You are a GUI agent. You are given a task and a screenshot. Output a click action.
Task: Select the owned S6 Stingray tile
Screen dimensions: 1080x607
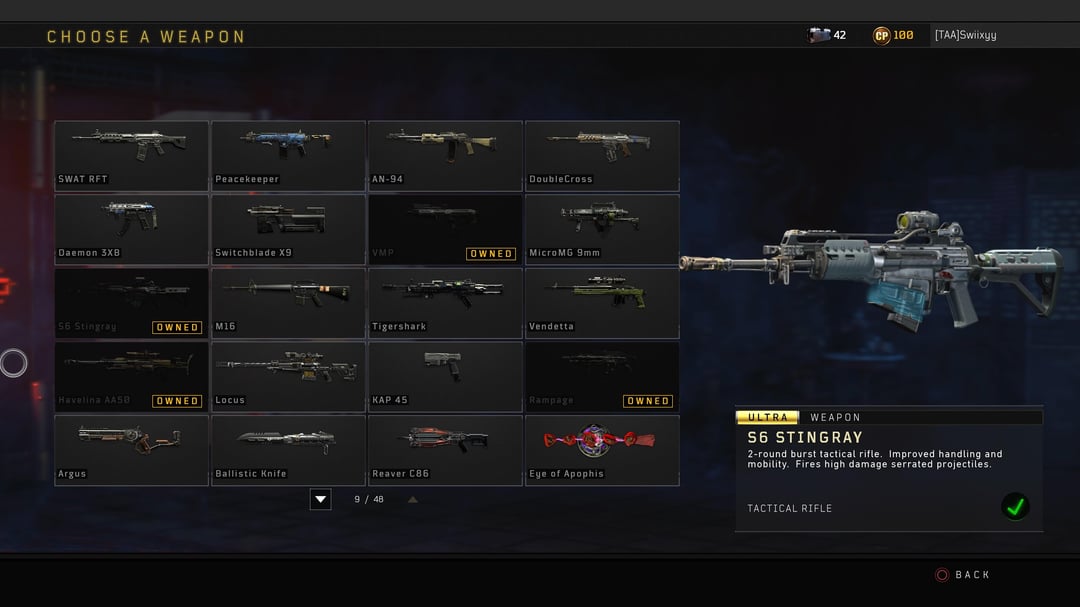131,303
